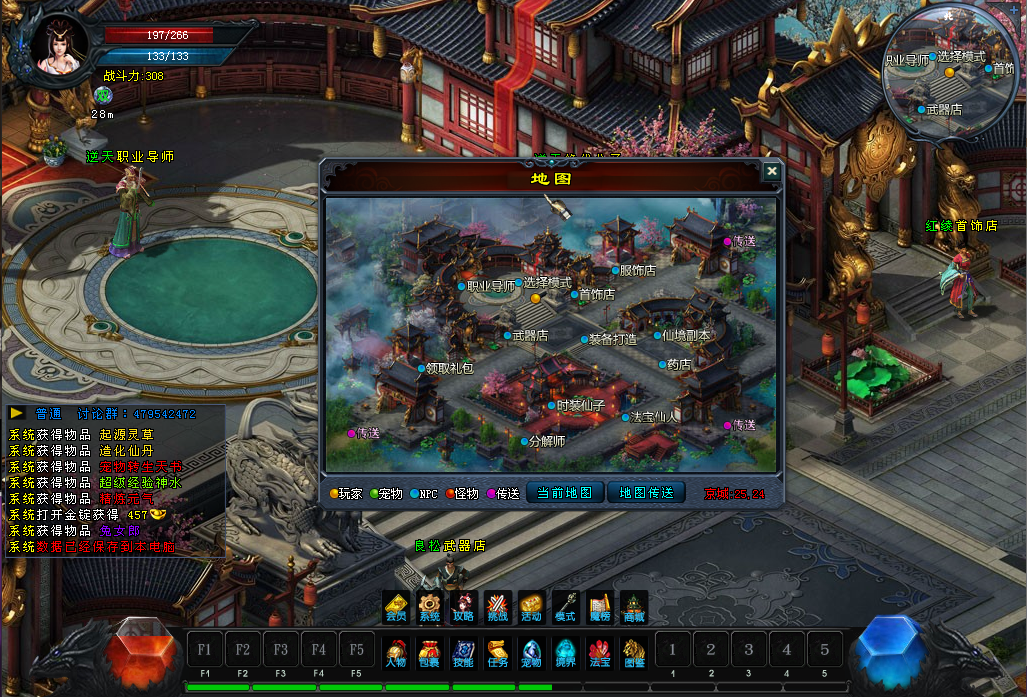
Task: Show the 攻略 strategy guide
Action: 464,605
